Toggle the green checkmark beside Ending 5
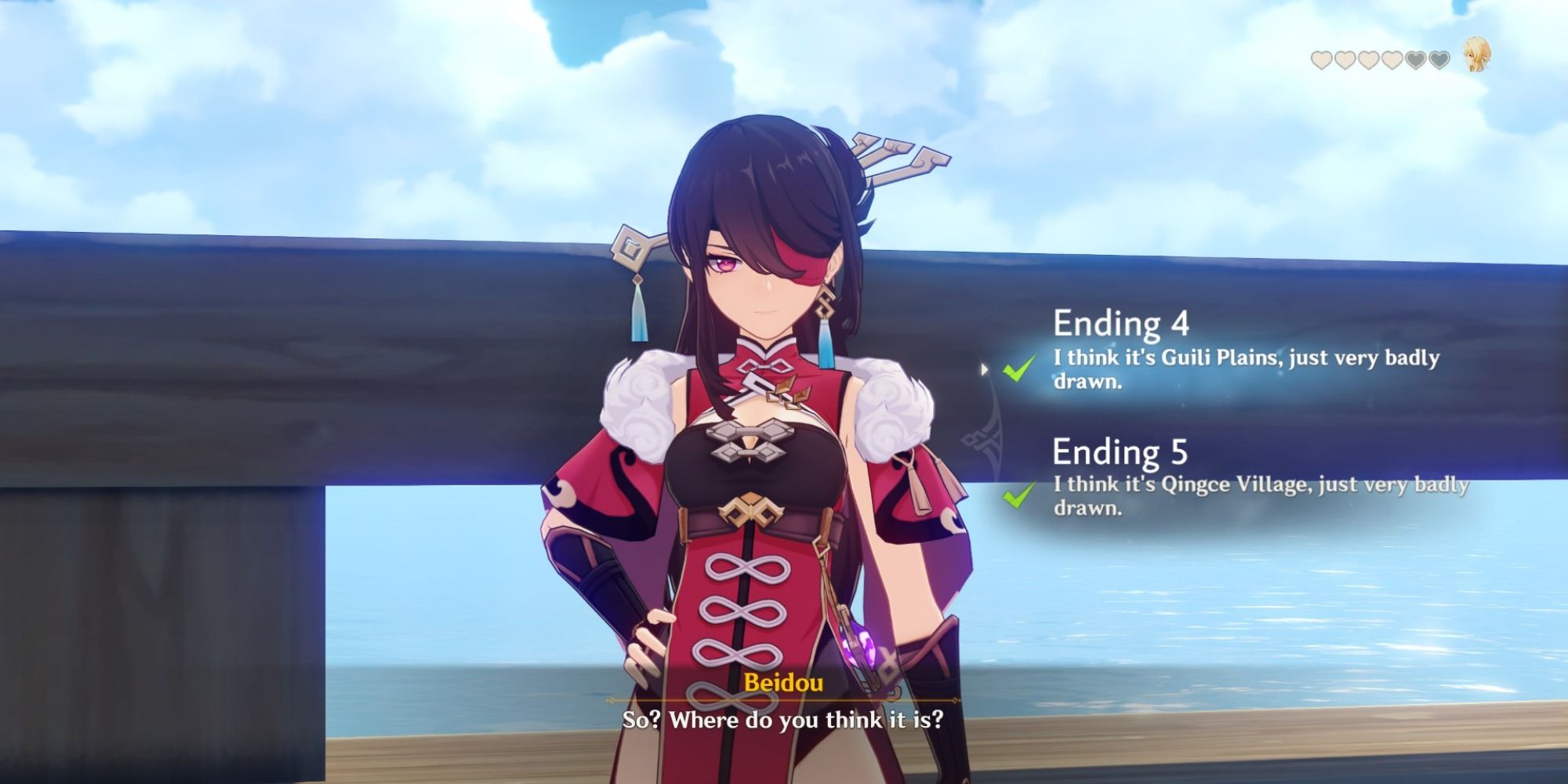Image resolution: width=1568 pixels, height=784 pixels. (x=1017, y=496)
